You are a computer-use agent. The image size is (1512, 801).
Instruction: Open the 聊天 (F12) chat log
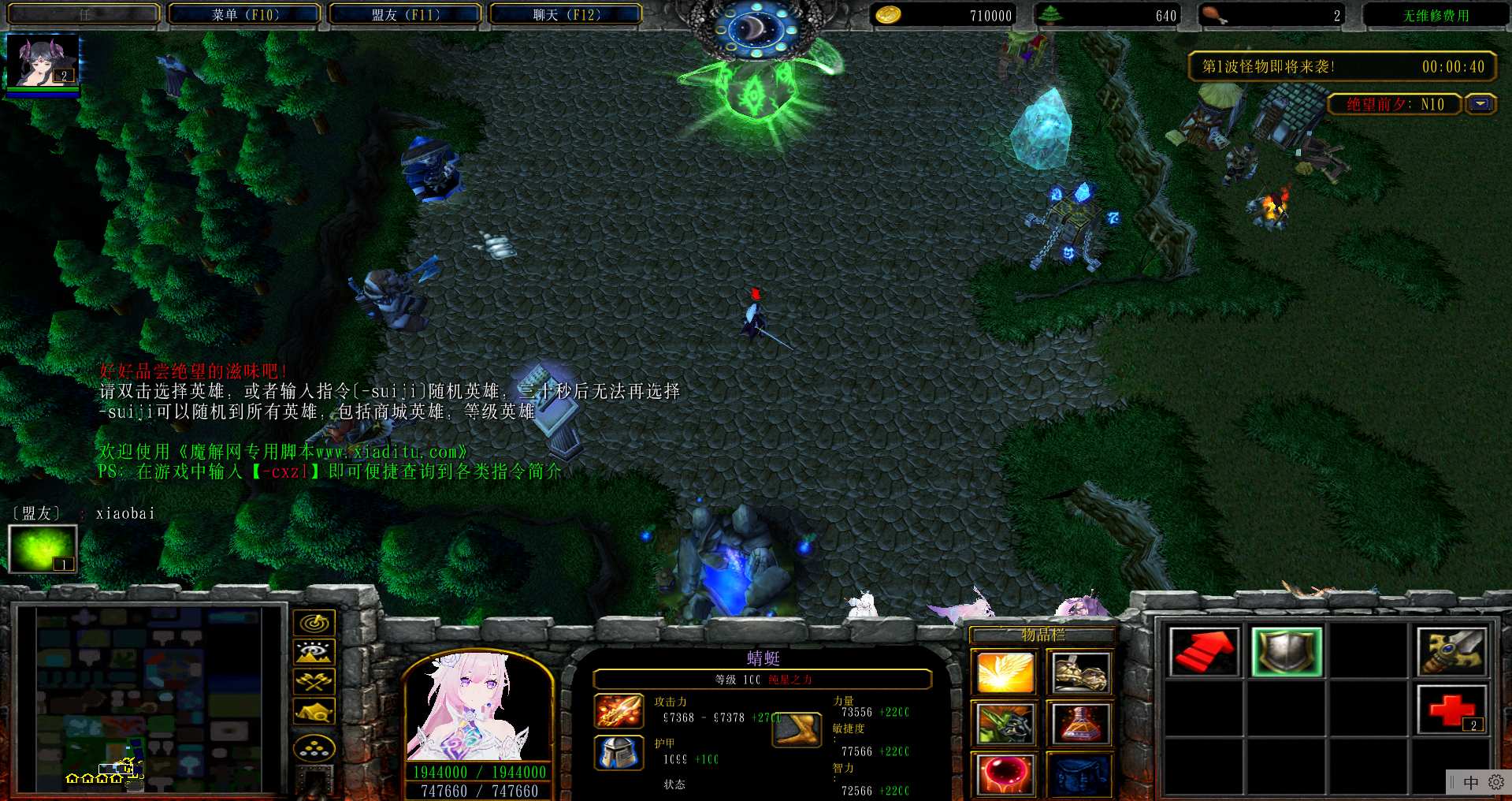567,14
